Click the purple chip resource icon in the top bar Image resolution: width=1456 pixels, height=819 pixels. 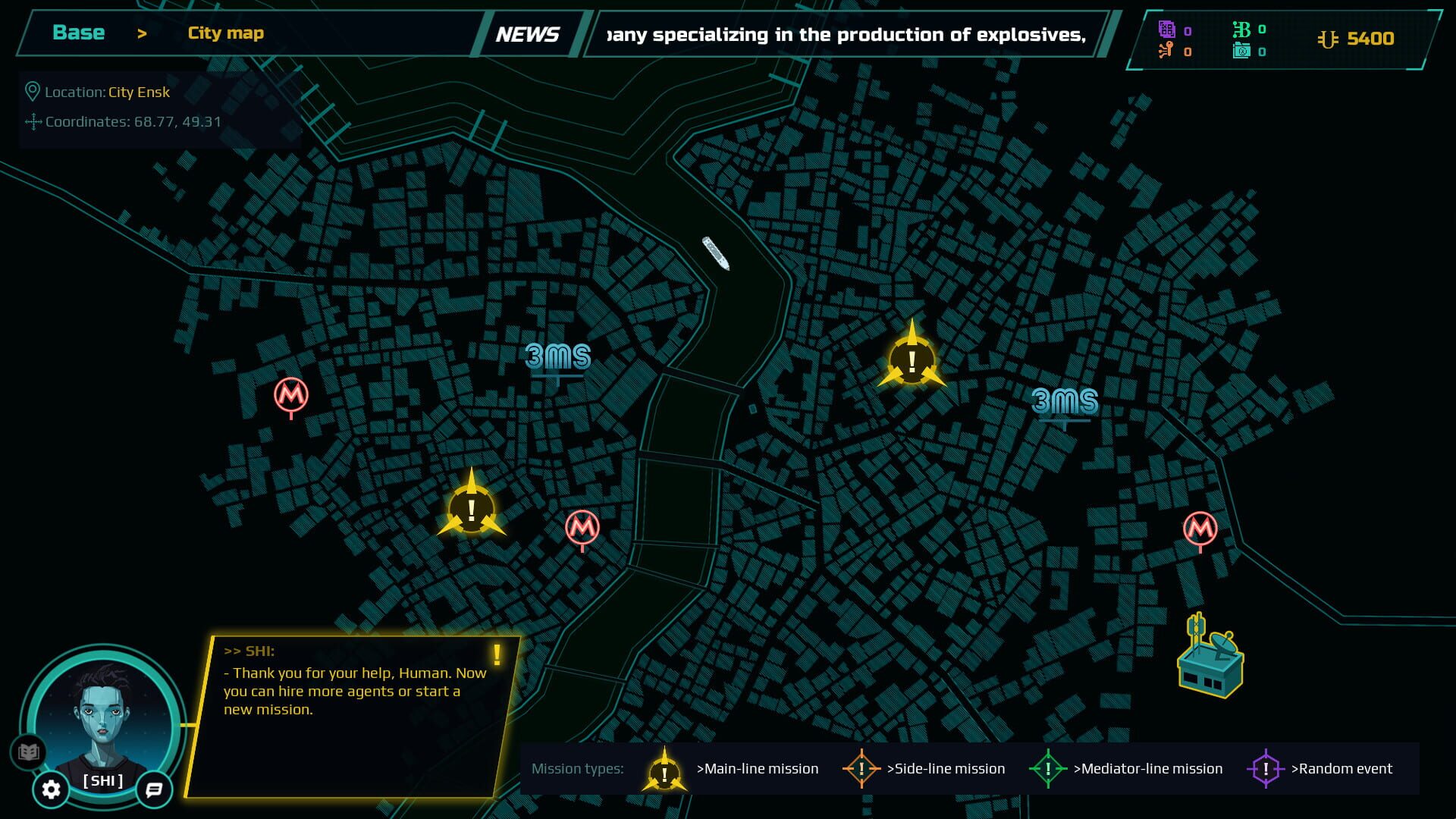1166,27
